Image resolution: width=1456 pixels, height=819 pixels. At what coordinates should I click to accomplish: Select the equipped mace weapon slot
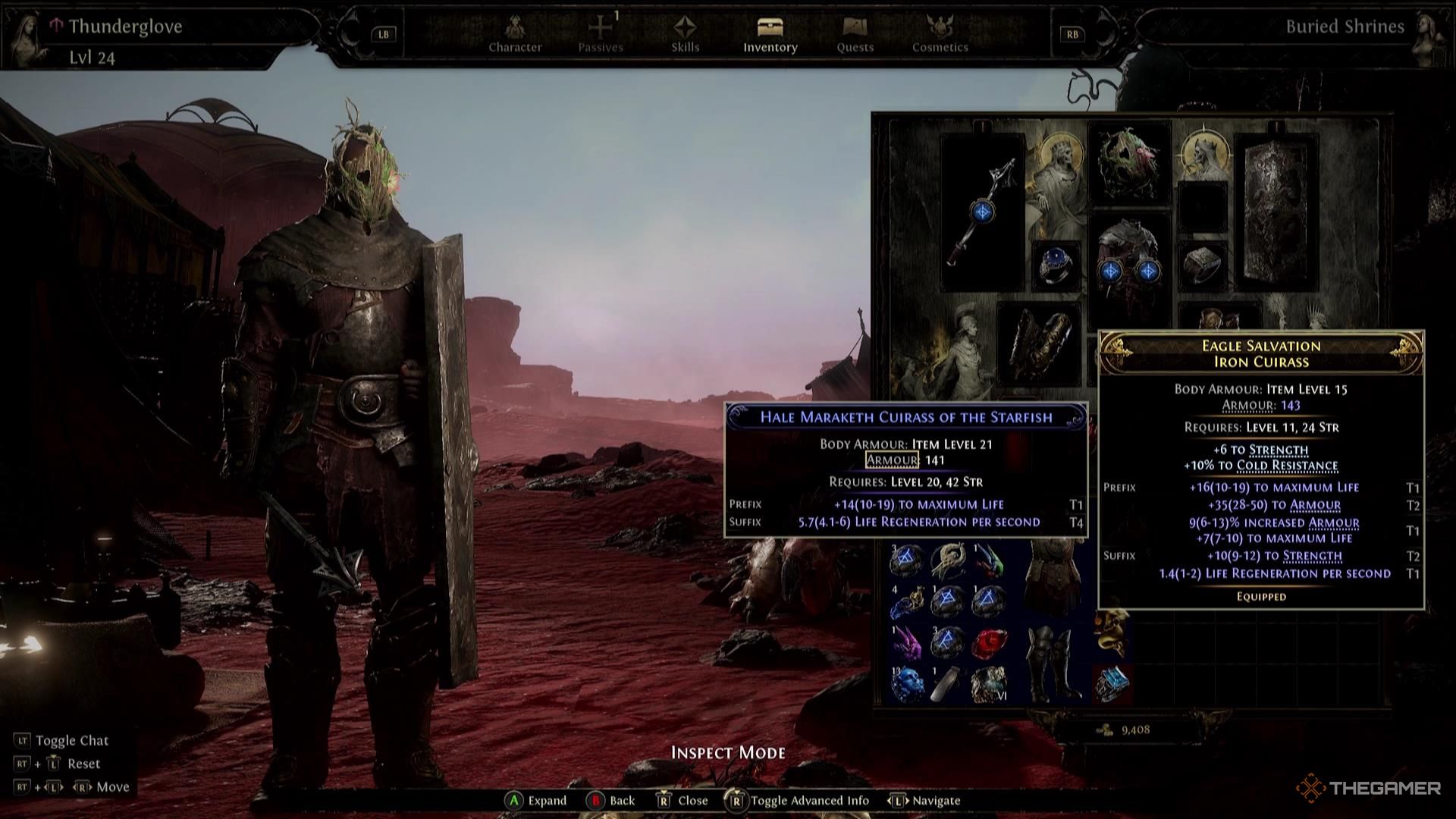click(982, 212)
